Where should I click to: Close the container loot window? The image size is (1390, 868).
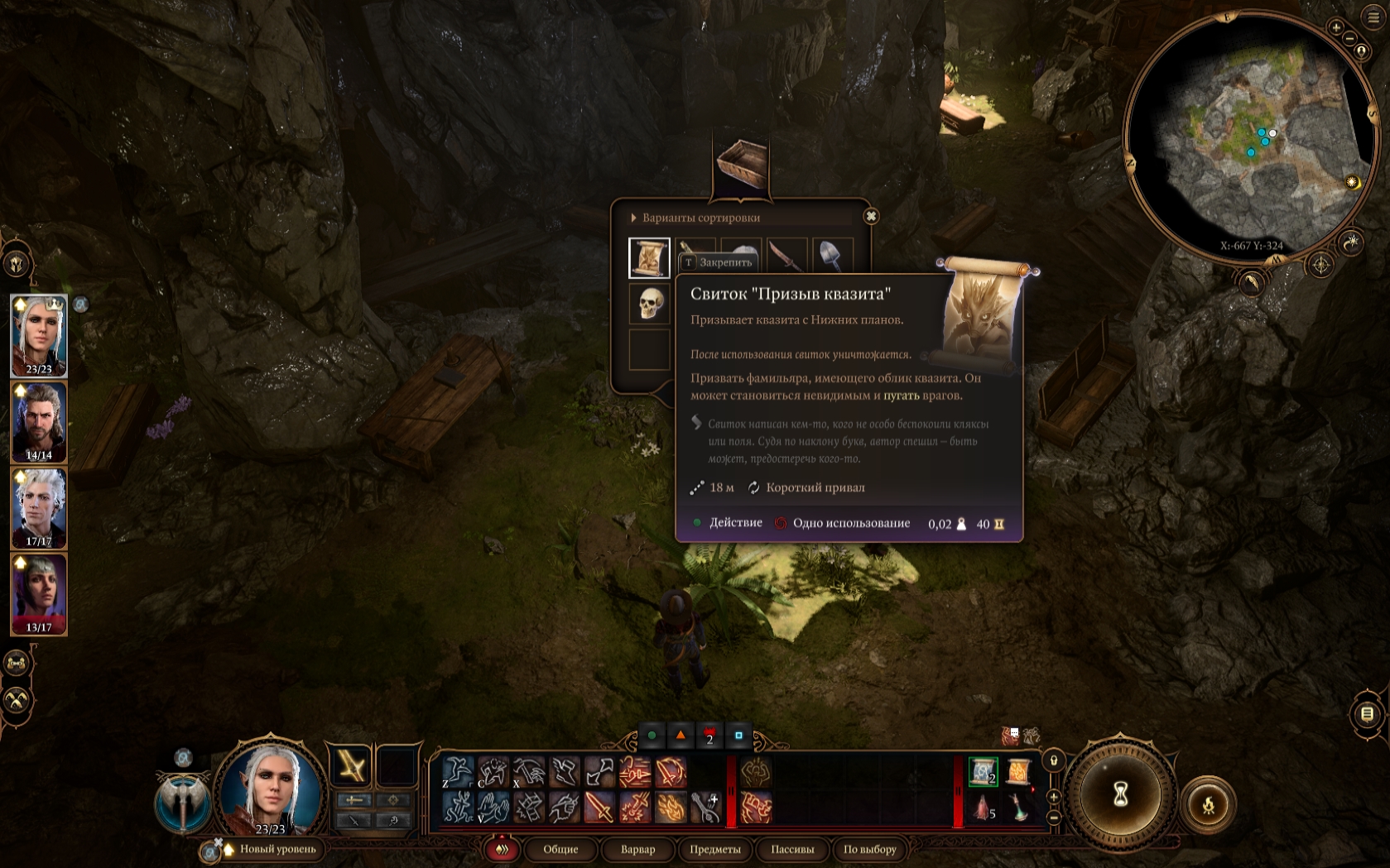871,217
